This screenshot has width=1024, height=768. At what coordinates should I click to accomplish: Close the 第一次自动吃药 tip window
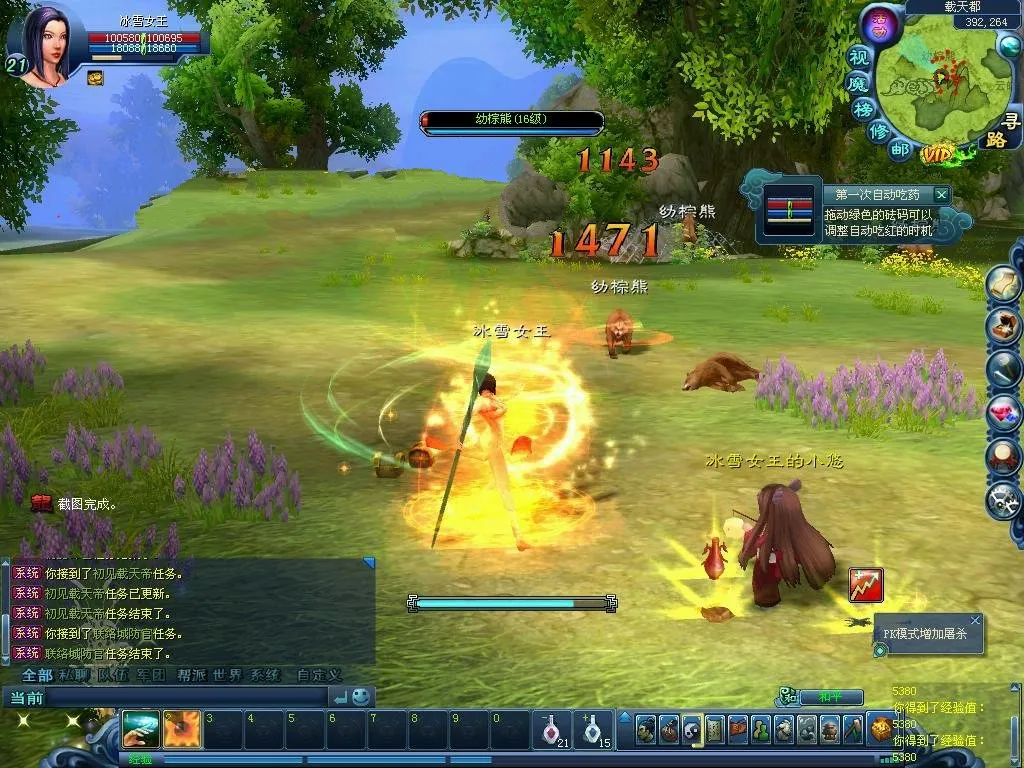[x=941, y=194]
